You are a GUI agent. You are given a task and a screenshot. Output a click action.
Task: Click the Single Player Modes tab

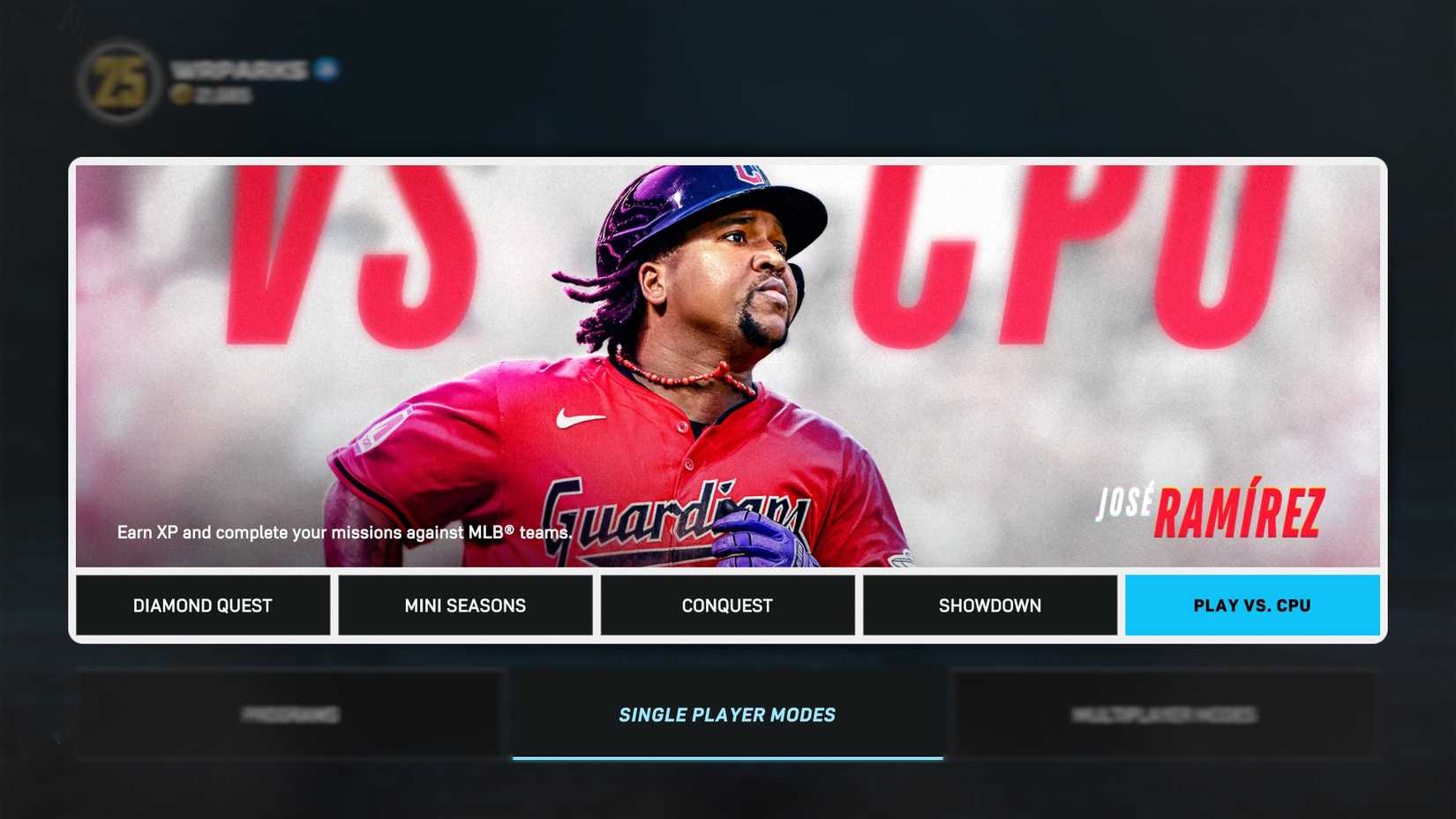[x=726, y=715]
